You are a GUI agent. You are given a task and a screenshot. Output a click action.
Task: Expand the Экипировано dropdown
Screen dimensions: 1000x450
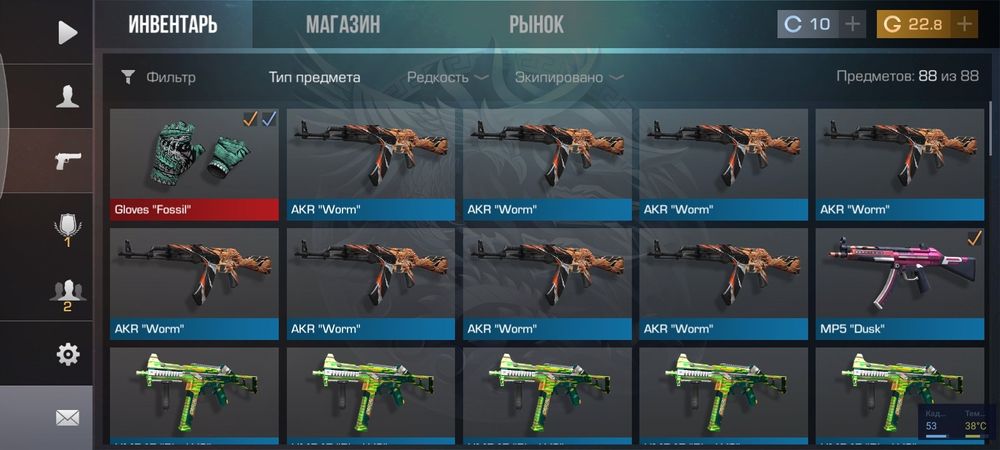(x=568, y=77)
